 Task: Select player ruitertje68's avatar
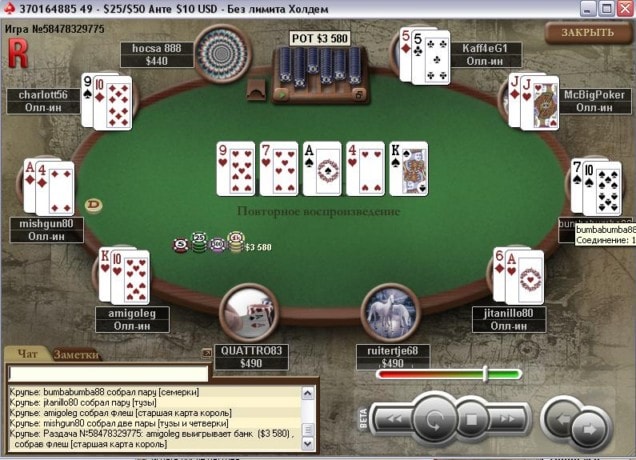390,313
